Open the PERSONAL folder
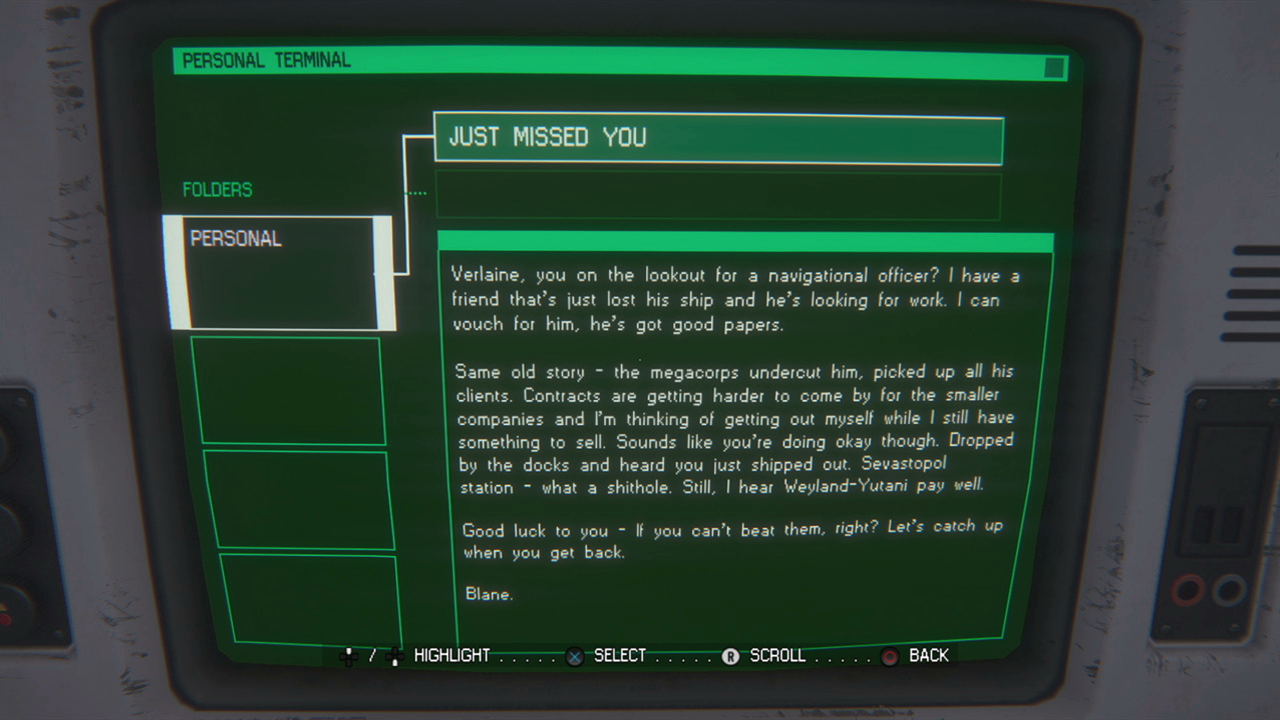The image size is (1280, 720). (281, 270)
